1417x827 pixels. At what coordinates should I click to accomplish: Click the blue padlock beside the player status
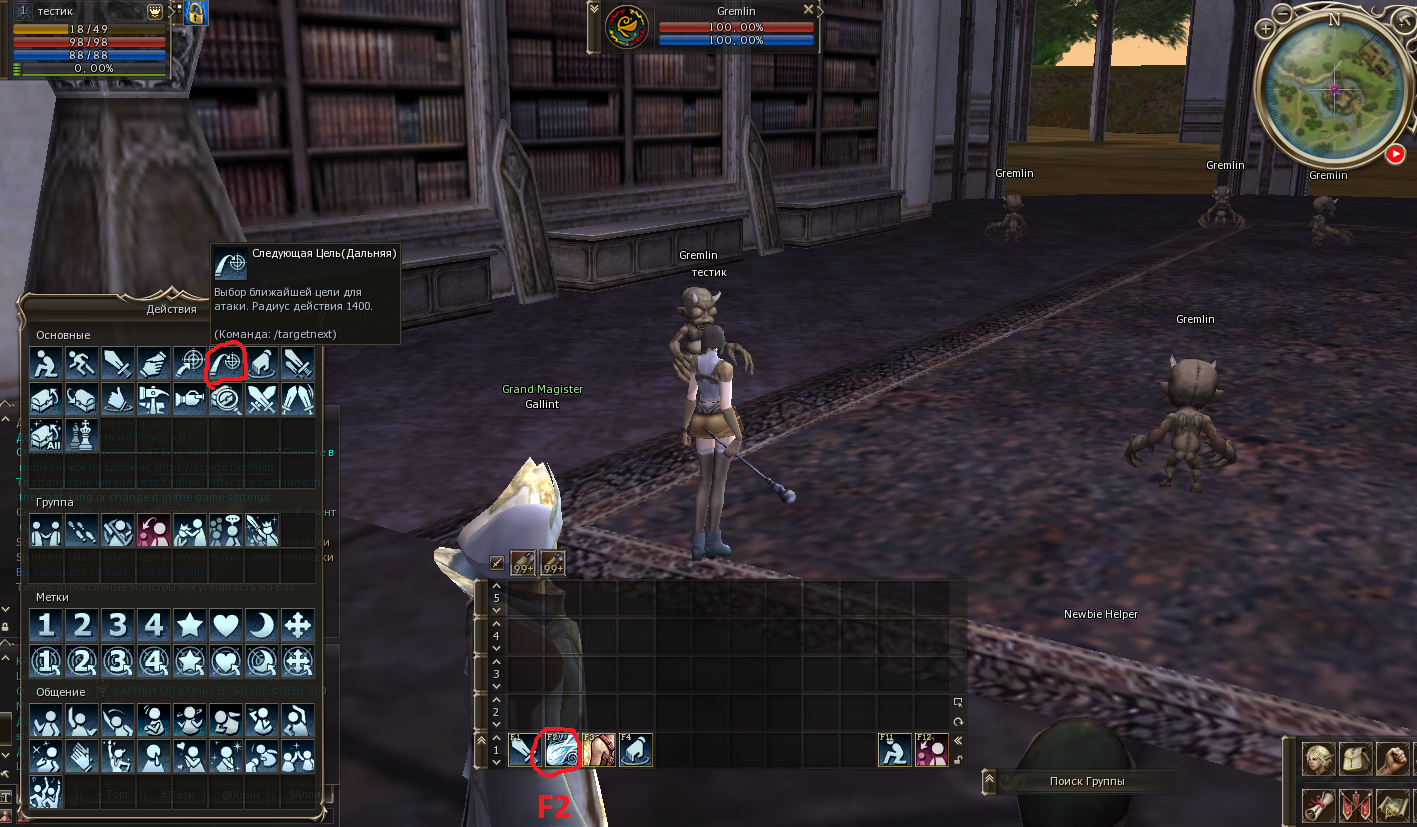[196, 12]
